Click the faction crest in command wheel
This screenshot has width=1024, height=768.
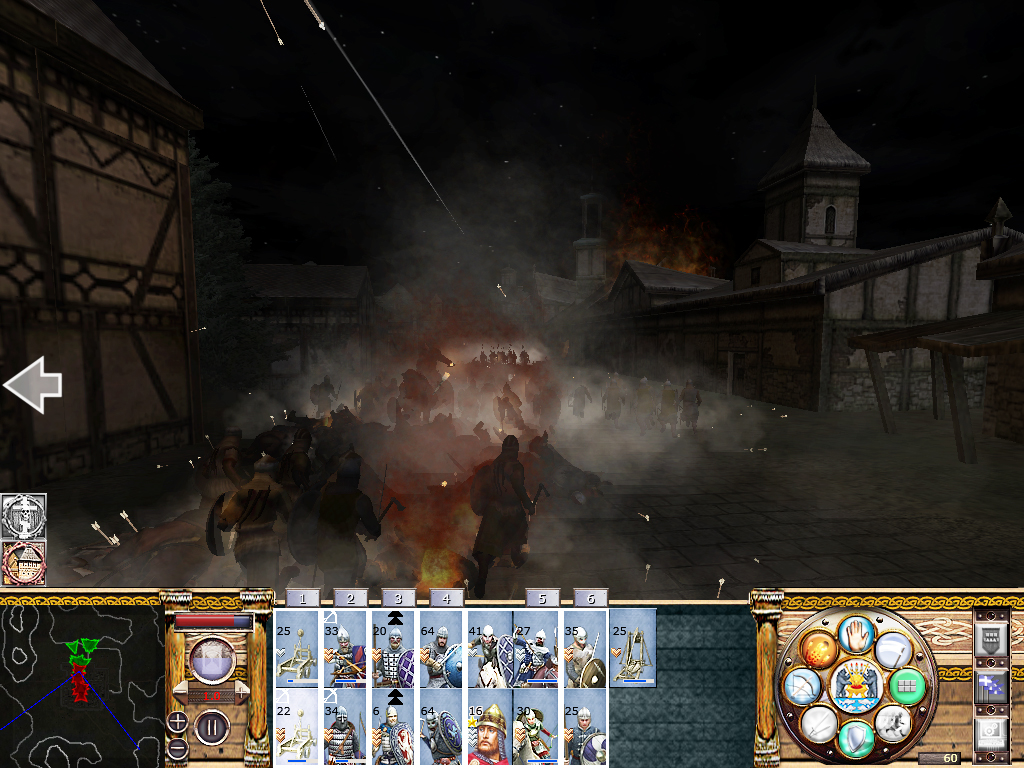[855, 686]
